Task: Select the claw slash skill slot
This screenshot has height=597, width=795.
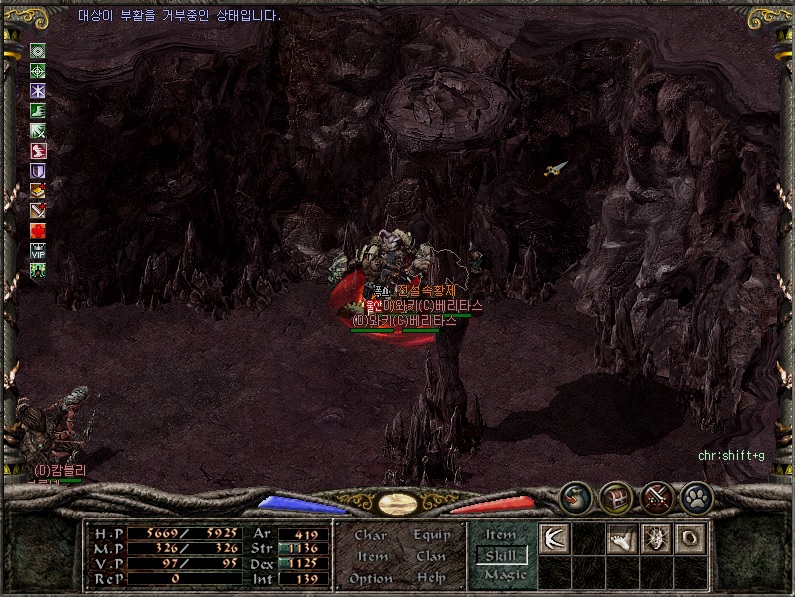Action: point(554,539)
